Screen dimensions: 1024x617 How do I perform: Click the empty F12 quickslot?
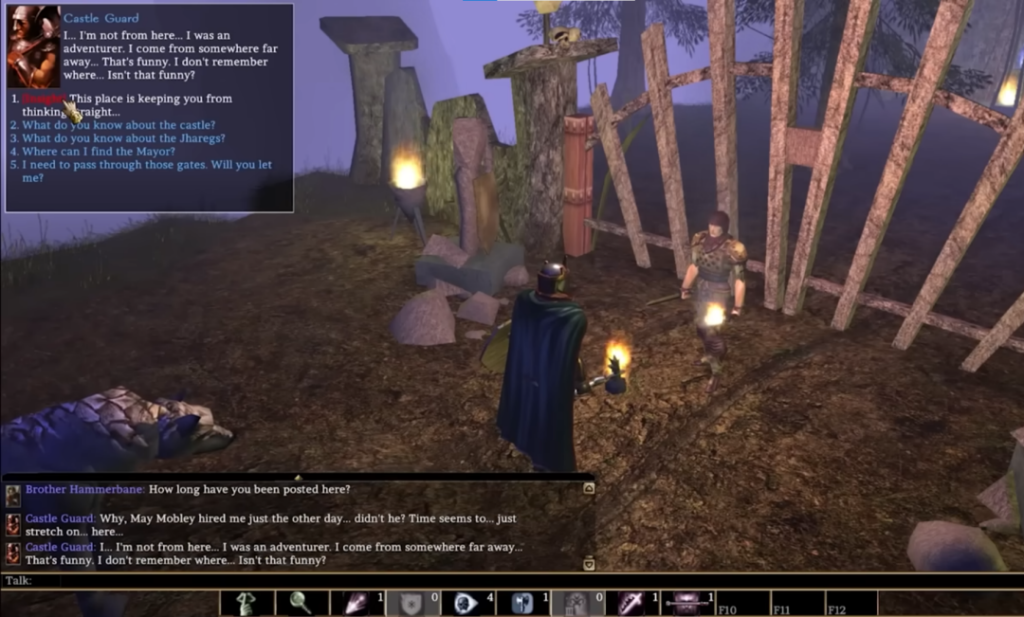[x=850, y=603]
